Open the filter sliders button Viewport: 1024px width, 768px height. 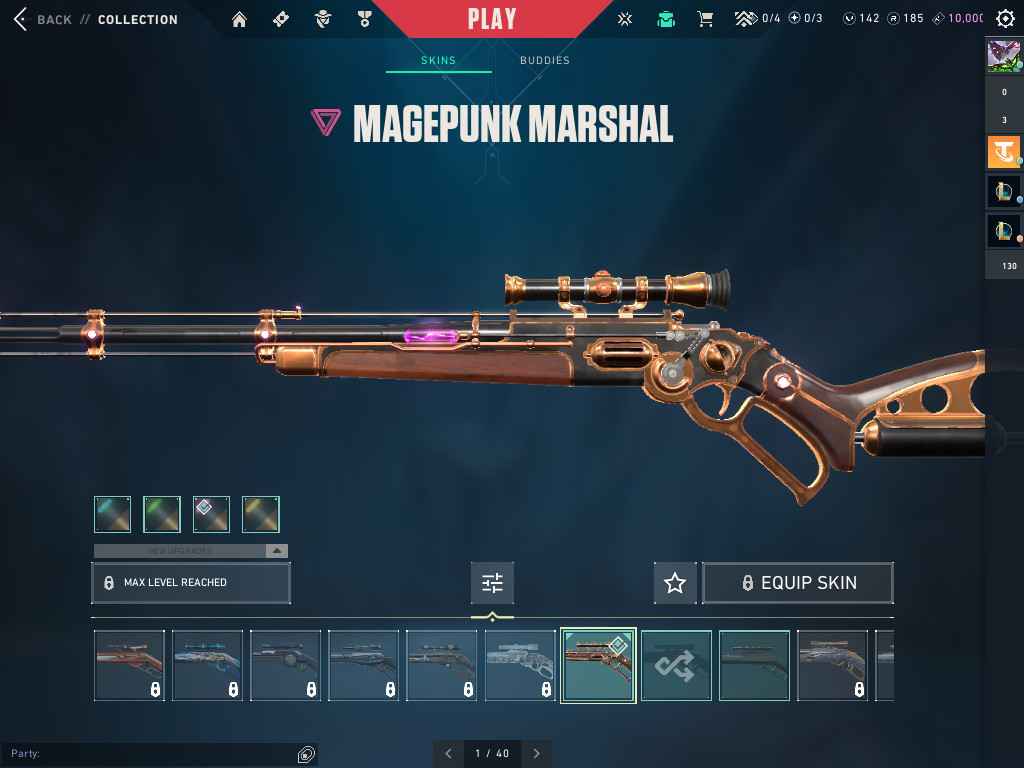tap(492, 583)
